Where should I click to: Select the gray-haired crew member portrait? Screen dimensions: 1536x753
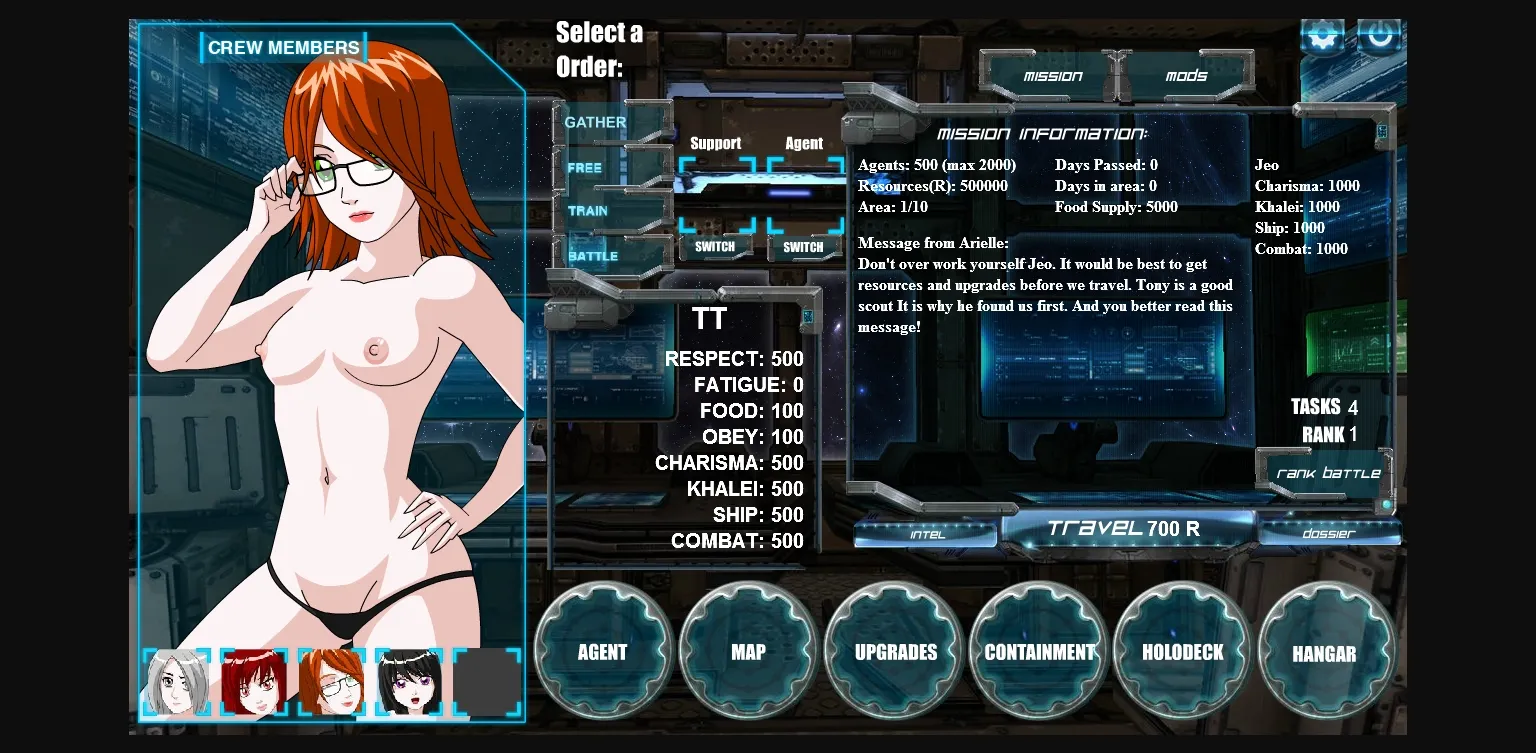177,684
